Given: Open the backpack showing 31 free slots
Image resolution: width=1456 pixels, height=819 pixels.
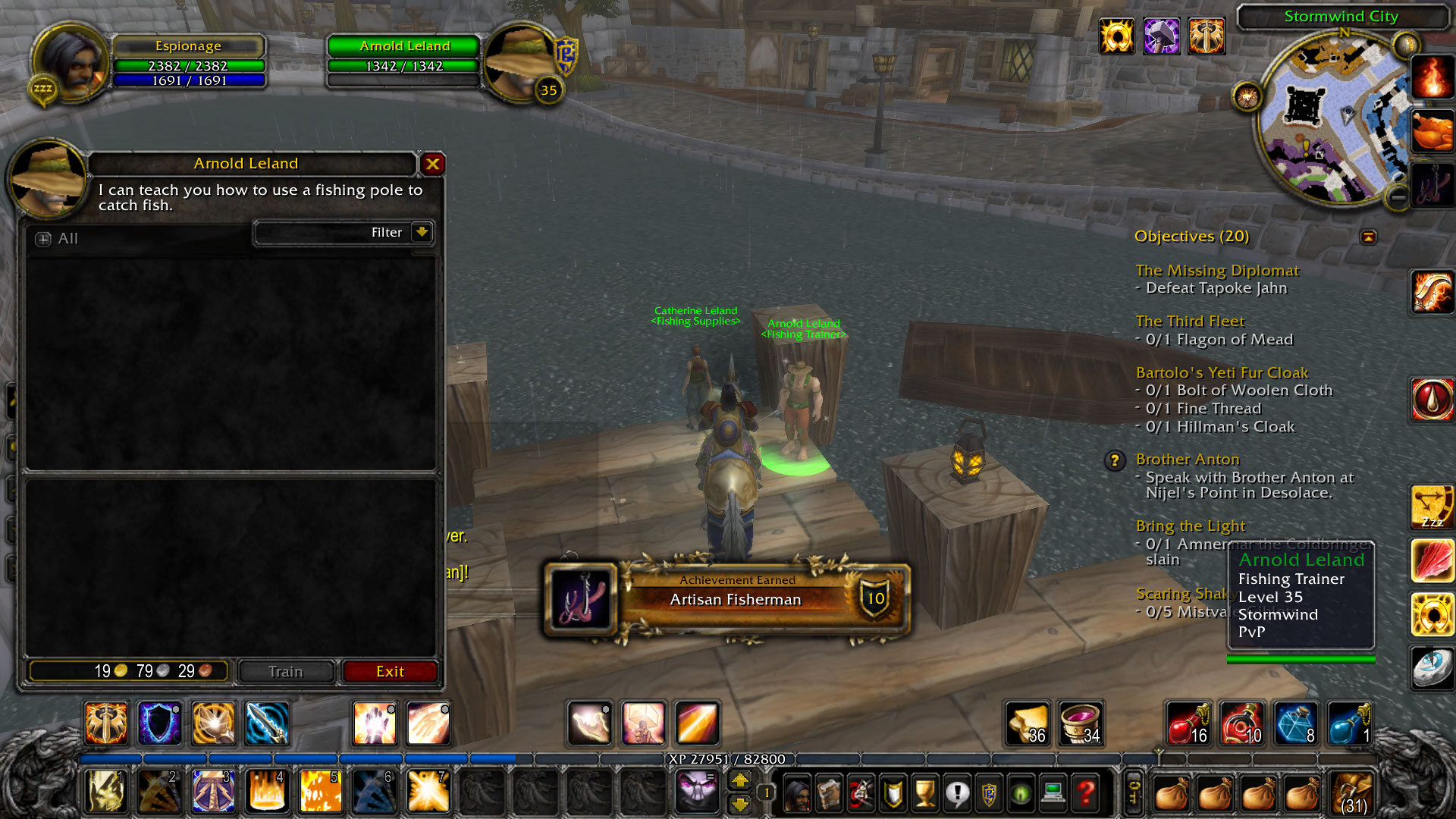Looking at the screenshot, I should coord(1351,792).
